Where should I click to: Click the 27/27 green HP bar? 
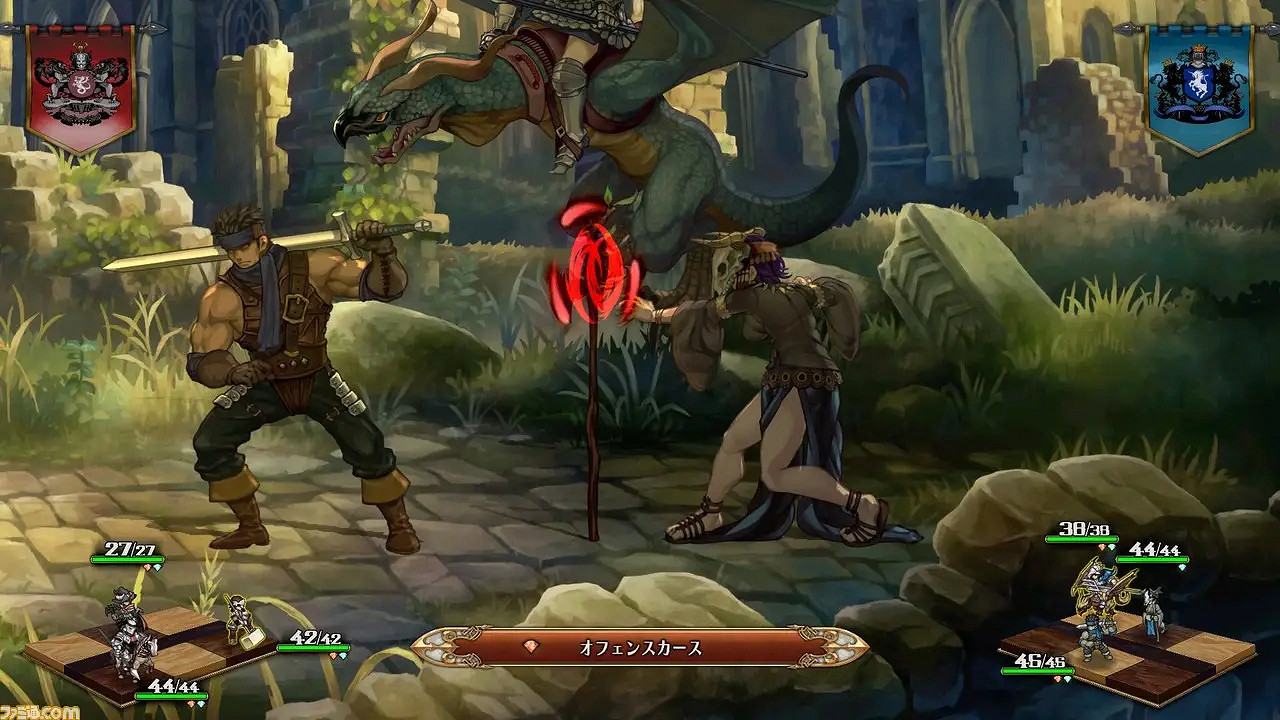coord(127,559)
